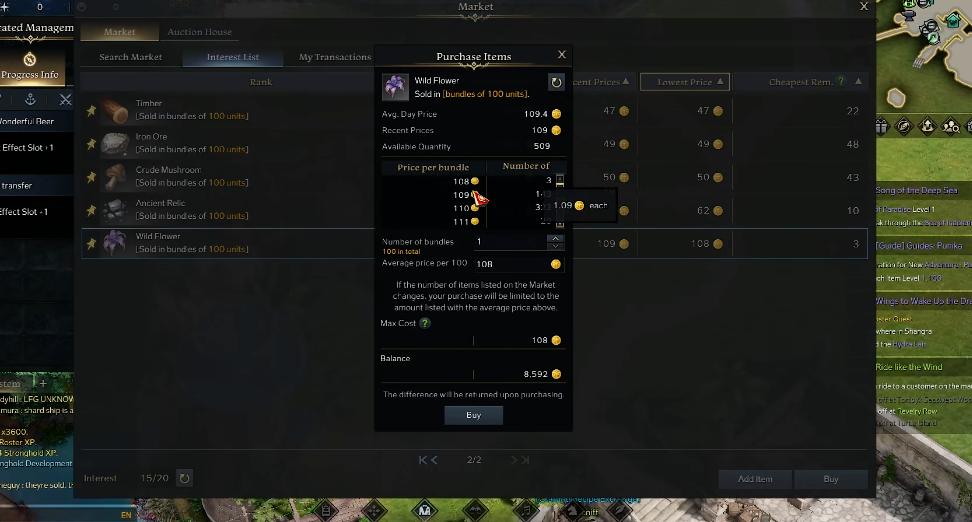Toggle the Iron Ore favorite star
972x522 pixels.
pos(91,144)
